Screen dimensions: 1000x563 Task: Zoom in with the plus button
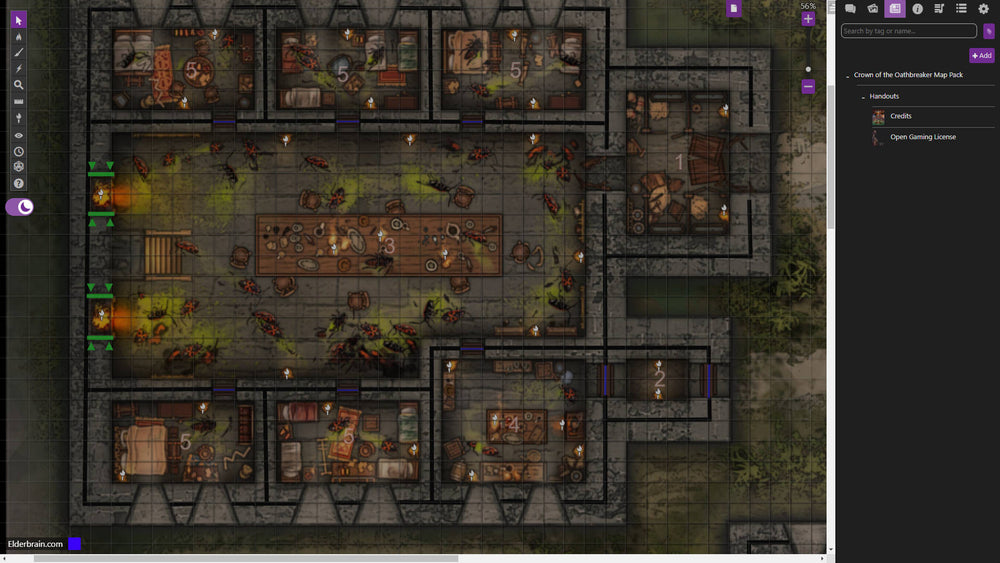pyautogui.click(x=808, y=19)
